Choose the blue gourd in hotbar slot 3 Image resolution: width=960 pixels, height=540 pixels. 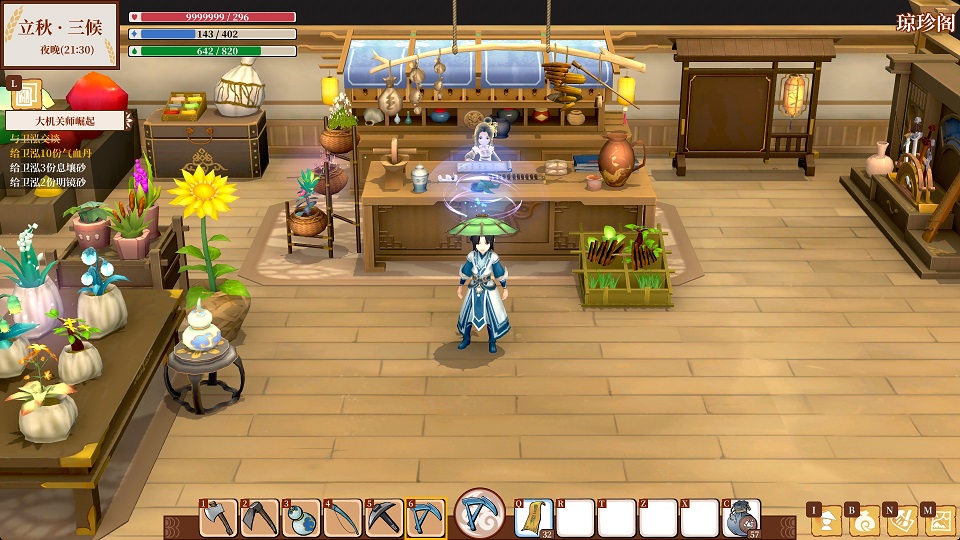point(301,518)
